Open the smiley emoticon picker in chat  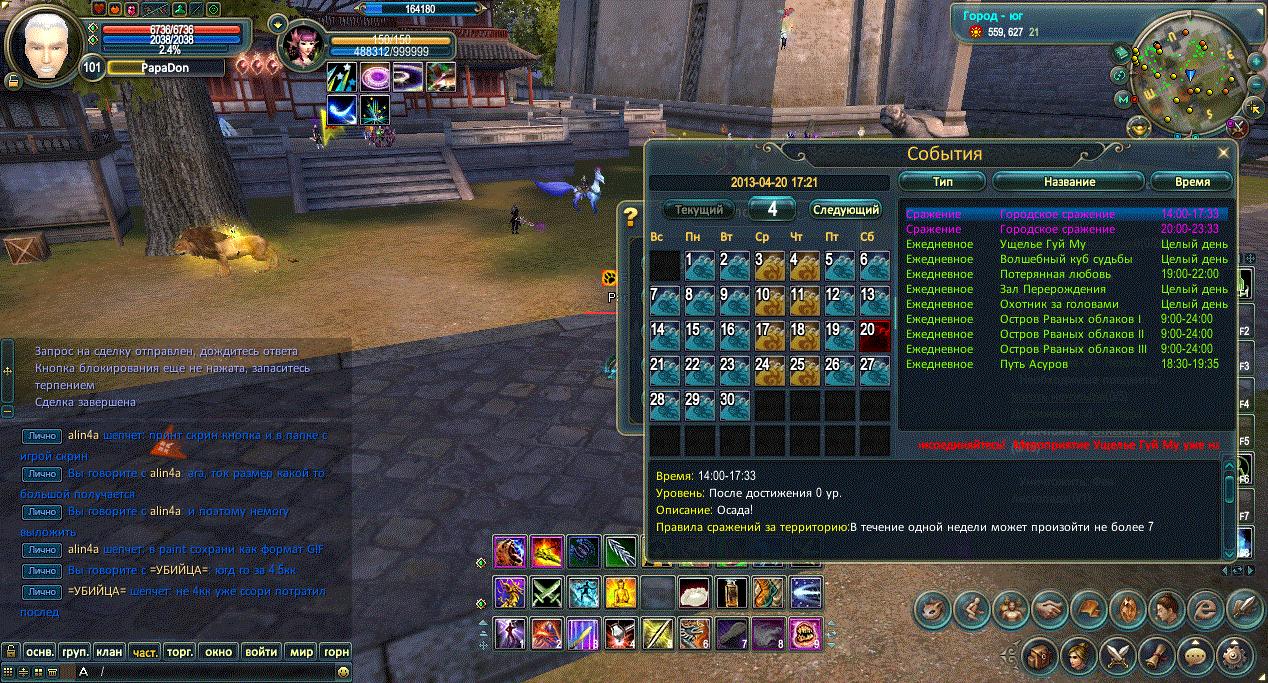tap(343, 672)
